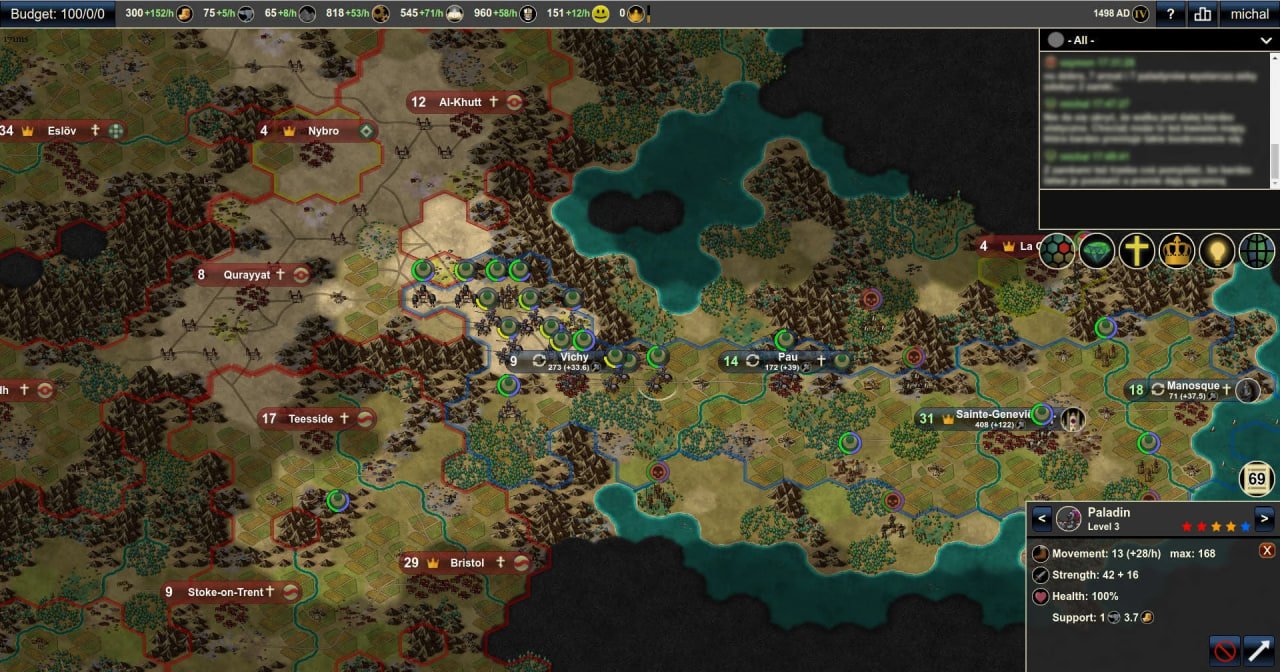Open the world globe map icon
This screenshot has height=672, width=1280.
[1257, 250]
